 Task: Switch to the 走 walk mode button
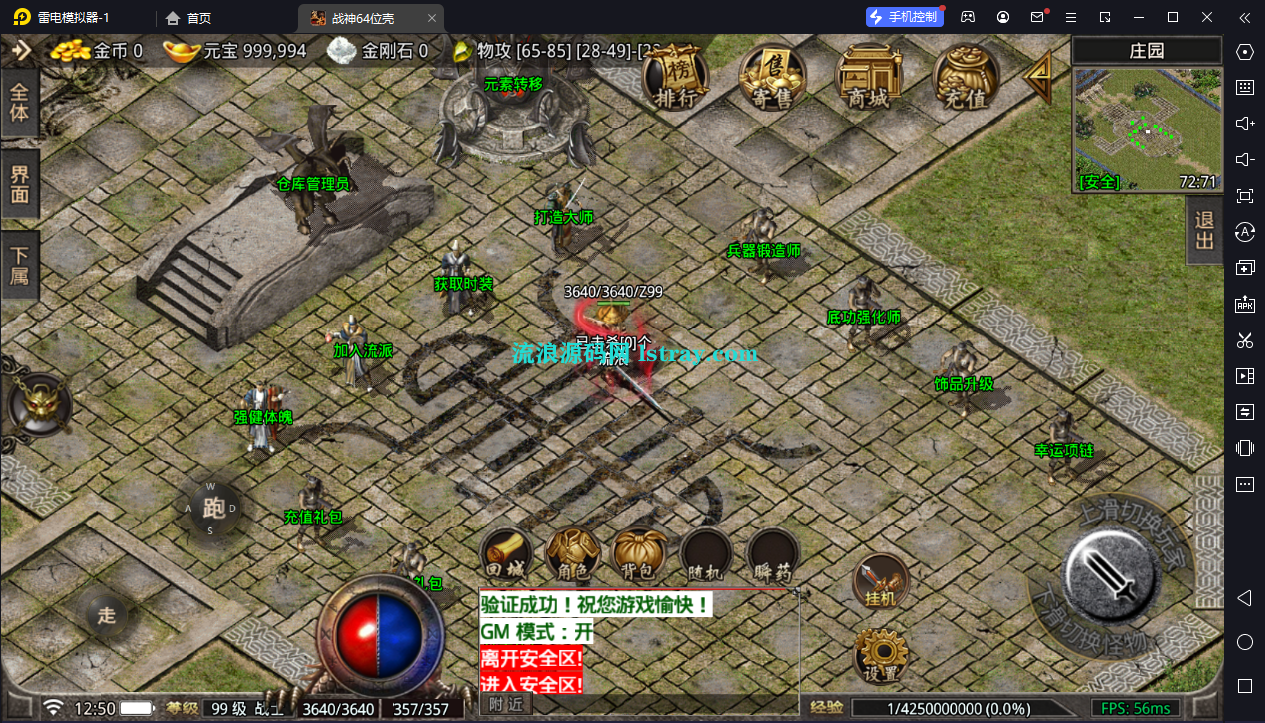pos(107,615)
